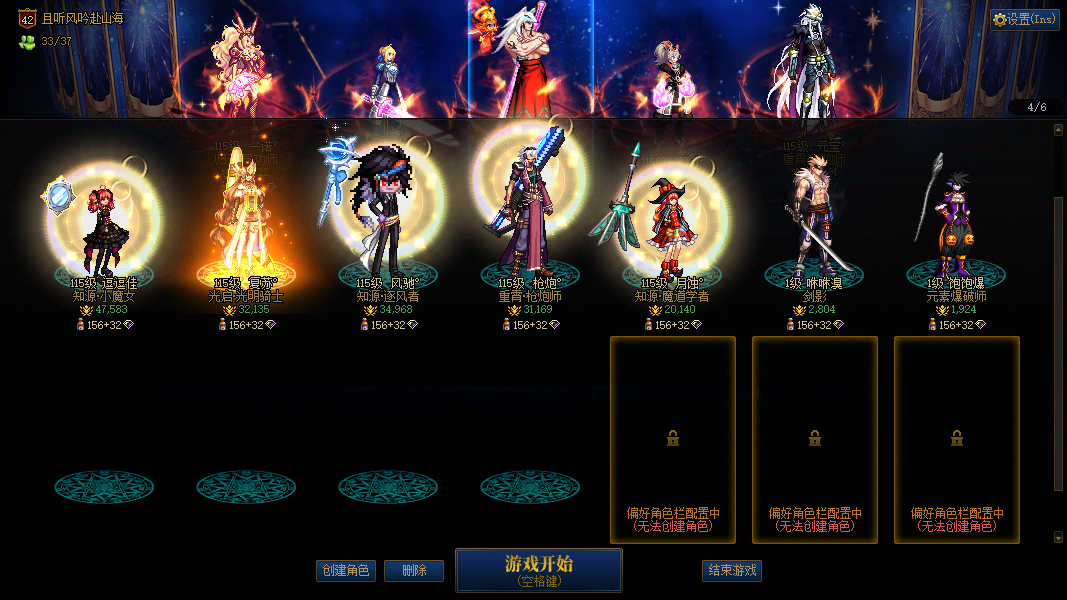Exit via the 结束游戏 button

(732, 571)
